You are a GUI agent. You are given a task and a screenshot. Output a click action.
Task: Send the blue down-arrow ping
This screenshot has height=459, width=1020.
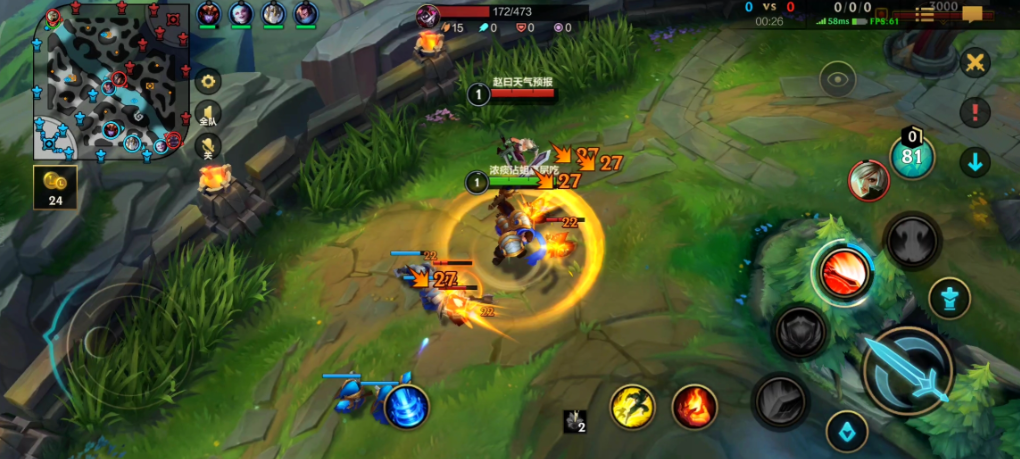pos(974,161)
